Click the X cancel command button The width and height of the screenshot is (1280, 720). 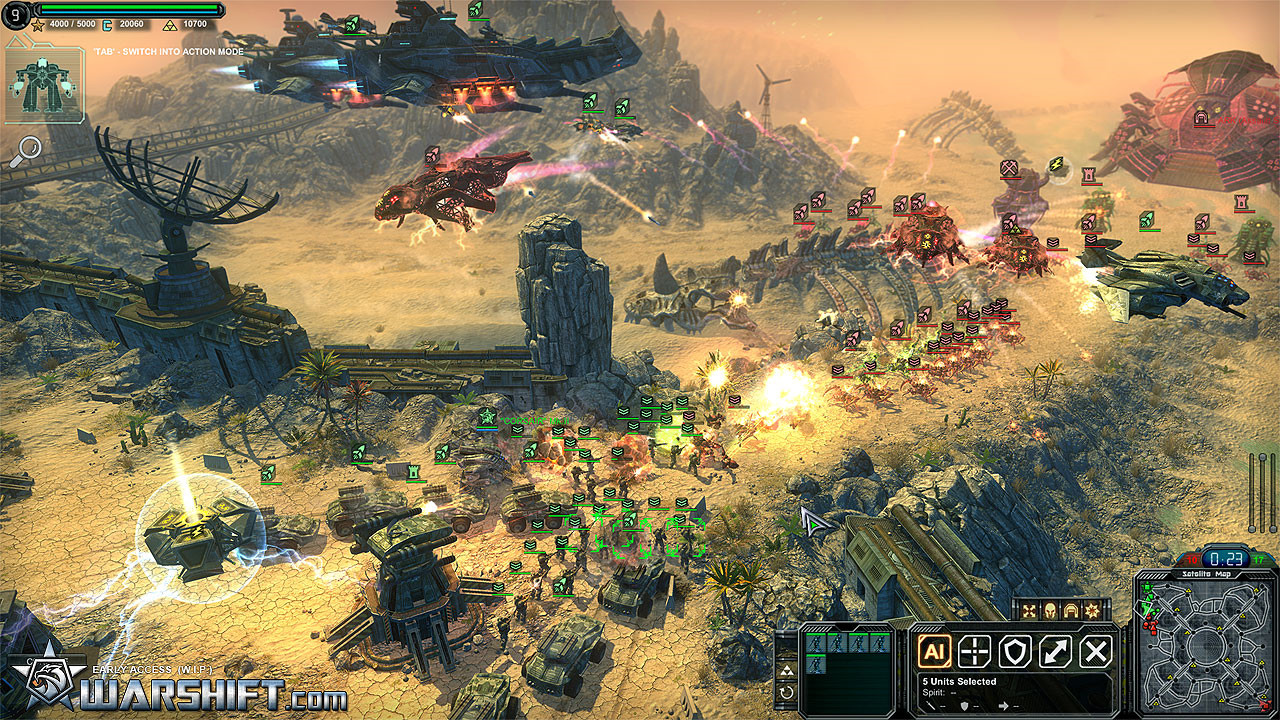1097,652
